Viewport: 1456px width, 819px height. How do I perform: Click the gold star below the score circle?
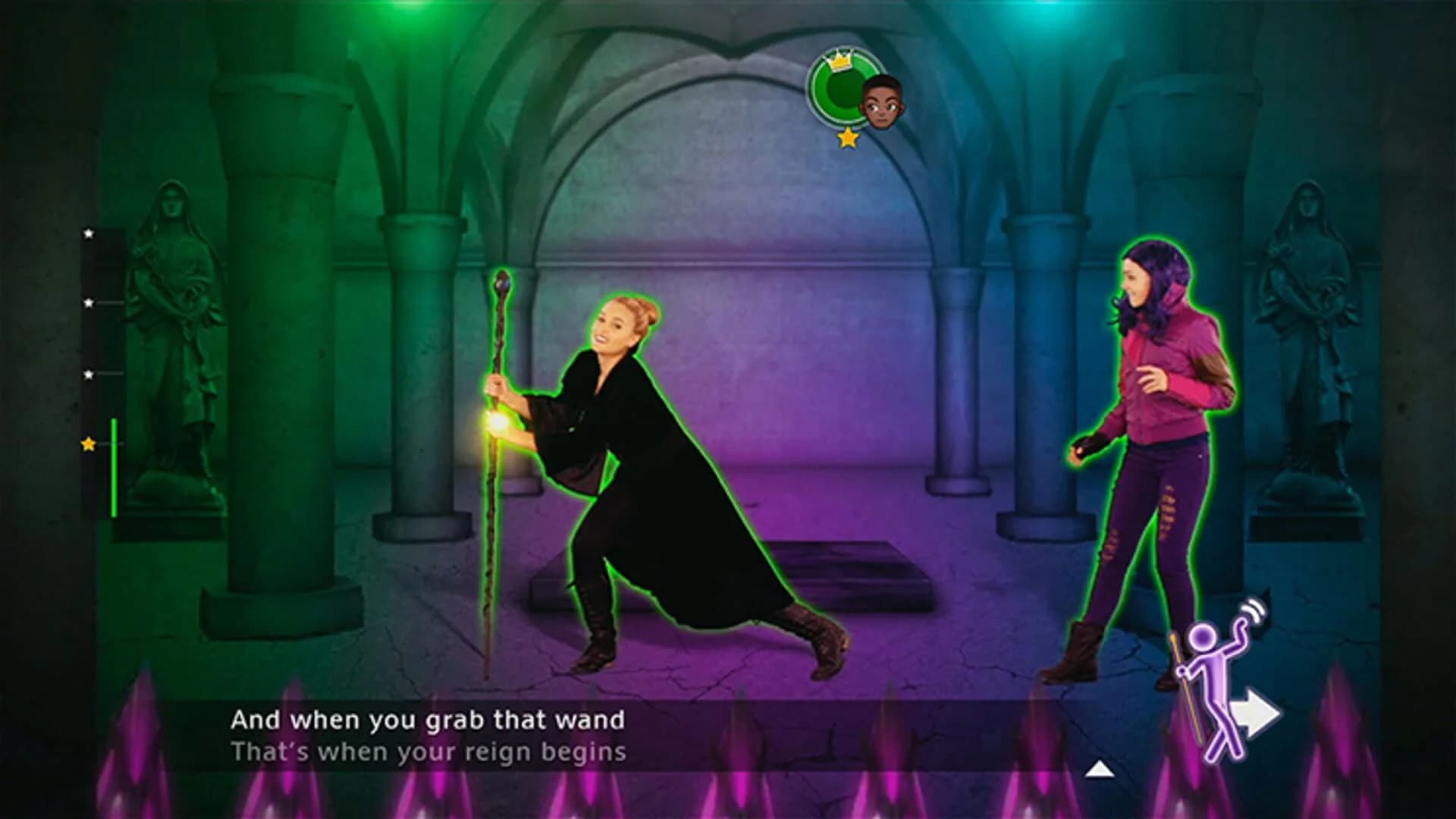pos(847,138)
